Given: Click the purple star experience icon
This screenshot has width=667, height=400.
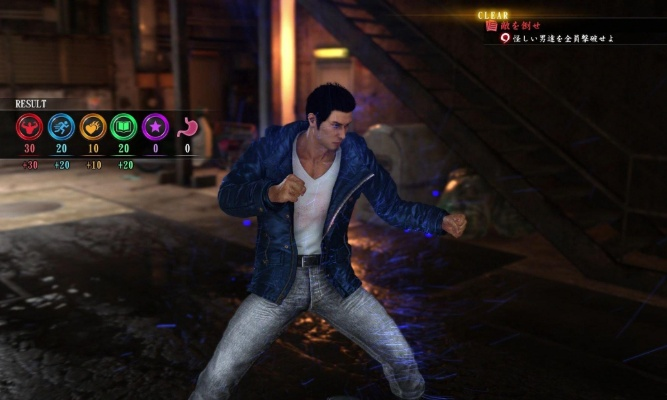Looking at the screenshot, I should 154,127.
